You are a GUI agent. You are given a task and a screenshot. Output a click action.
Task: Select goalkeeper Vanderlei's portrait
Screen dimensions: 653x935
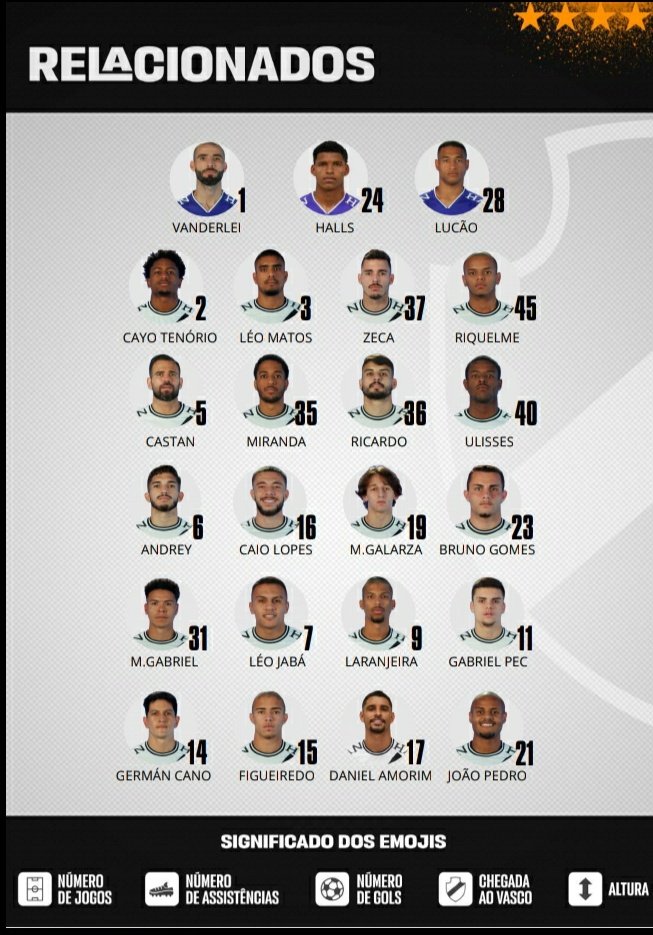tap(207, 179)
